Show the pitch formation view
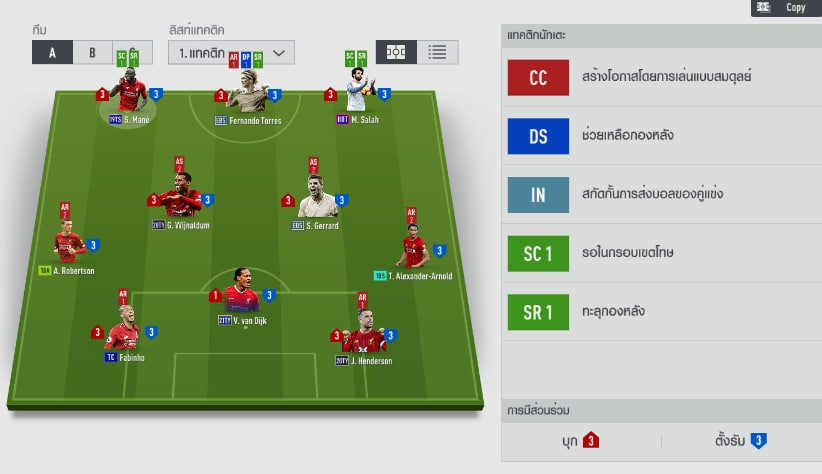The image size is (822, 474). point(397,52)
